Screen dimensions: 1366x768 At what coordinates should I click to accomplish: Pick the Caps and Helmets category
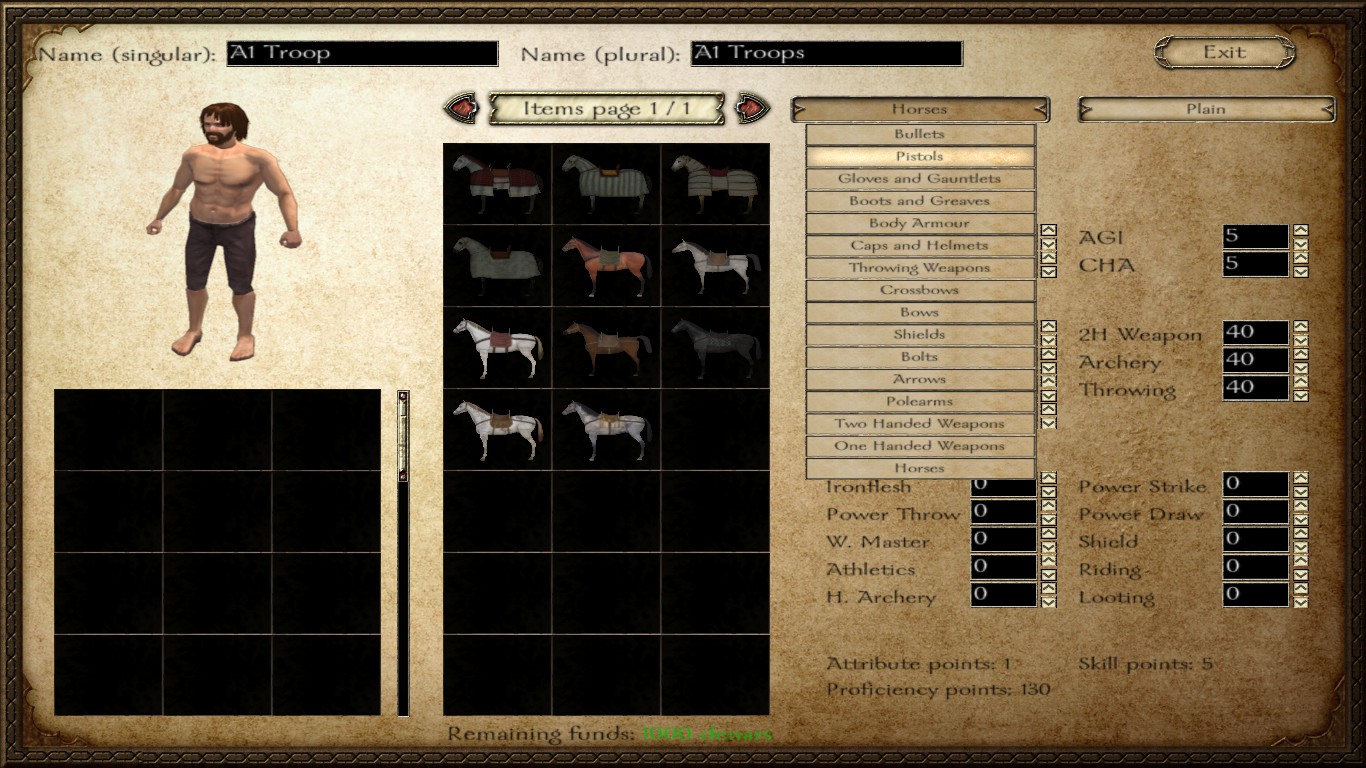pos(919,245)
